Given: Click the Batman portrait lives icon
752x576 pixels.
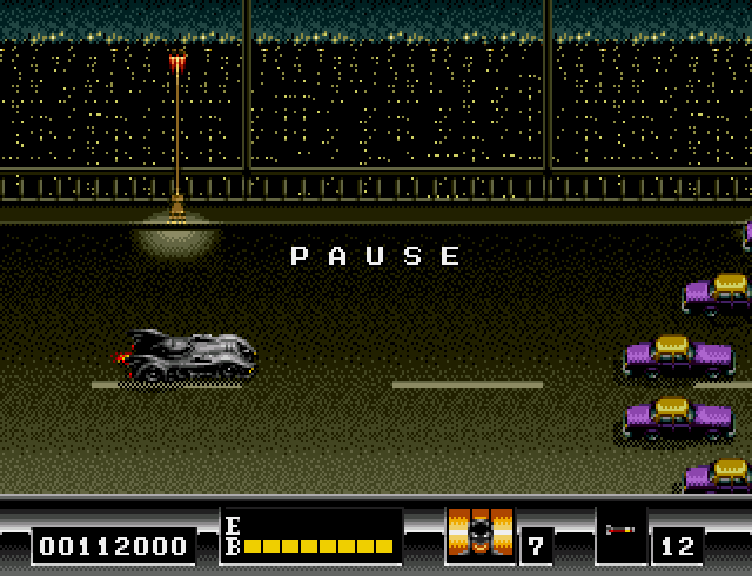Looking at the screenshot, I should pos(480,532).
